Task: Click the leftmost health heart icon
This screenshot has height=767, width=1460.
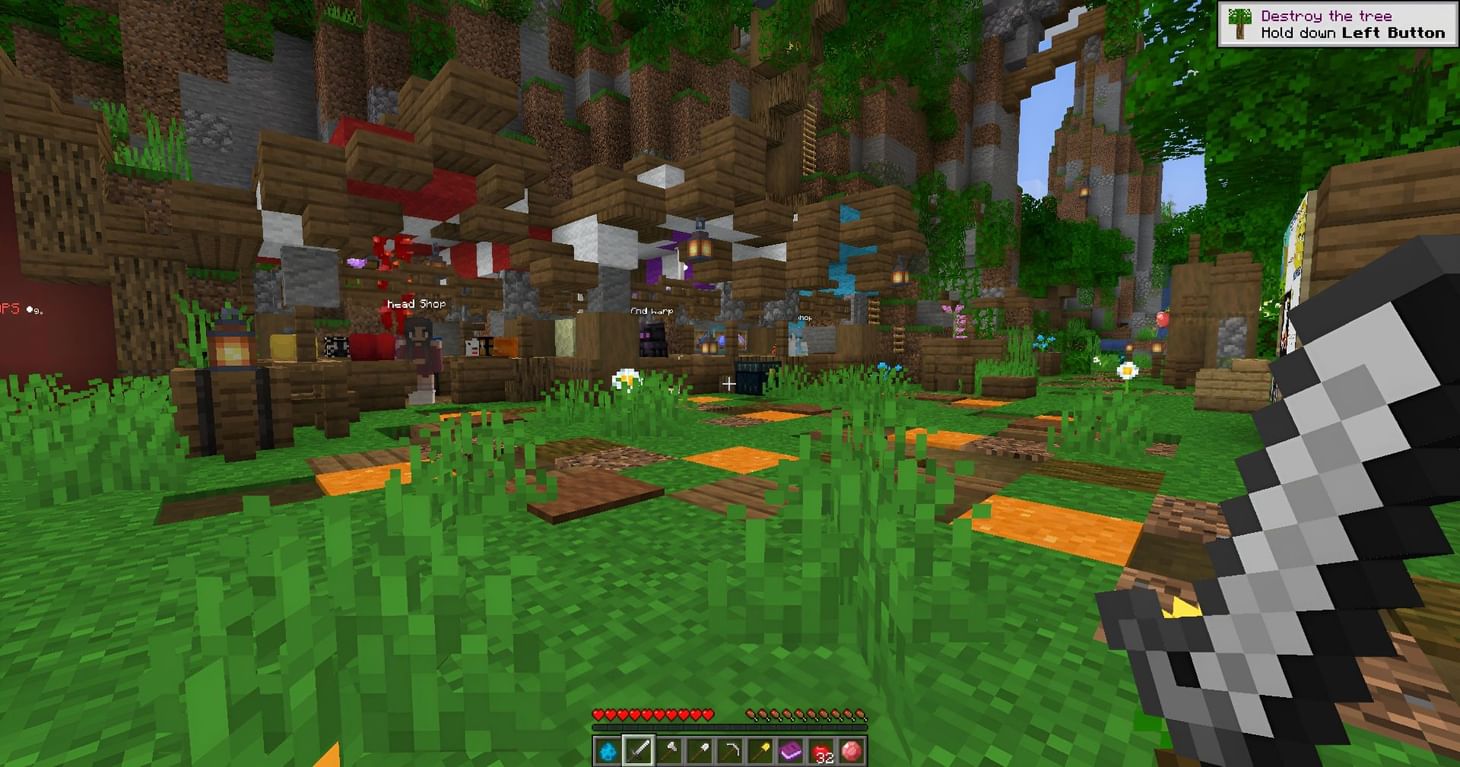Action: pyautogui.click(x=598, y=714)
